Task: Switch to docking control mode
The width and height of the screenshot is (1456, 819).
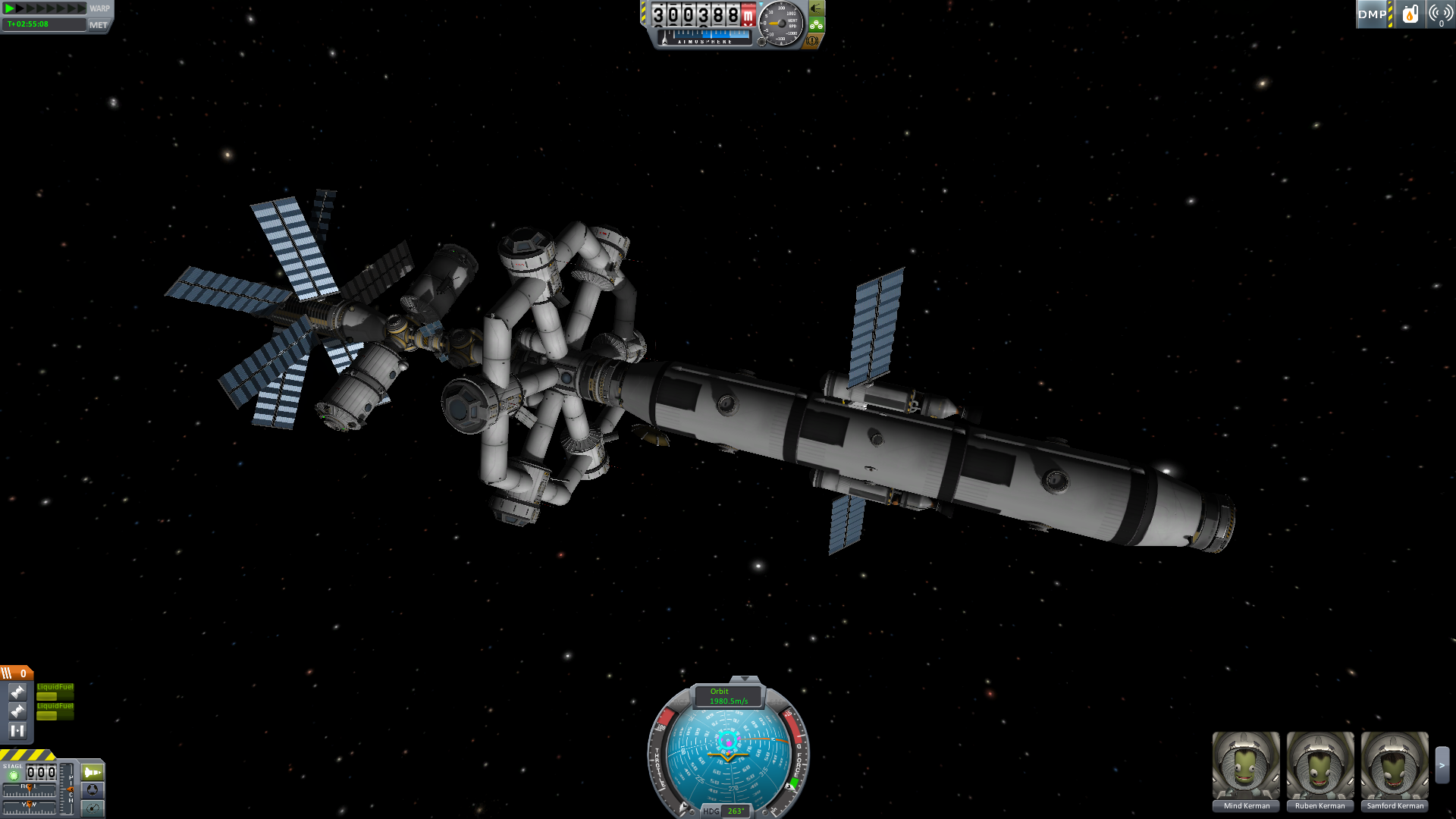Action: click(x=93, y=790)
